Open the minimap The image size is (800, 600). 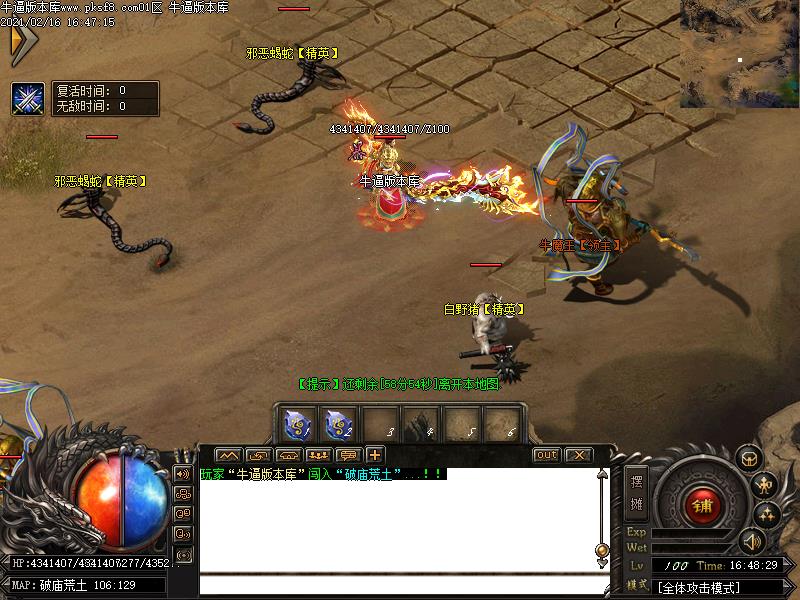(x=740, y=52)
